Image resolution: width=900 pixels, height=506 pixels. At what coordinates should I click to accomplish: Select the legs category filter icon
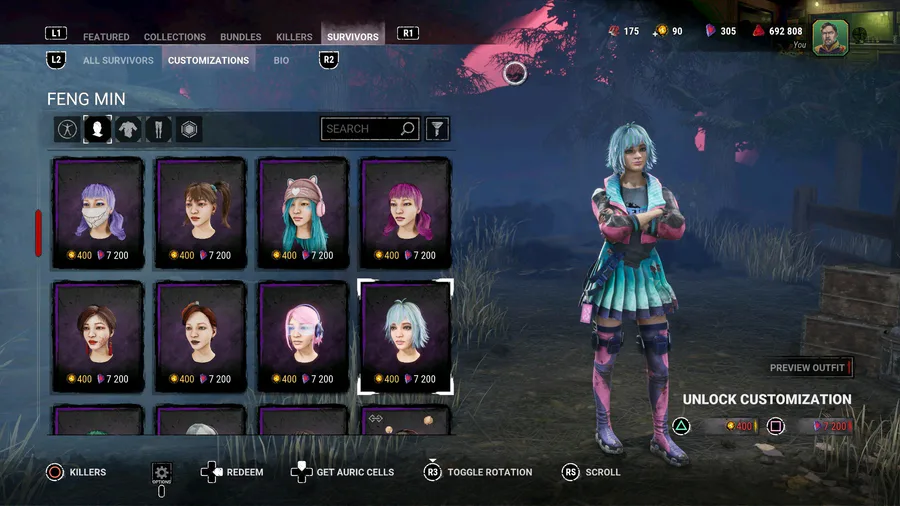pos(159,129)
